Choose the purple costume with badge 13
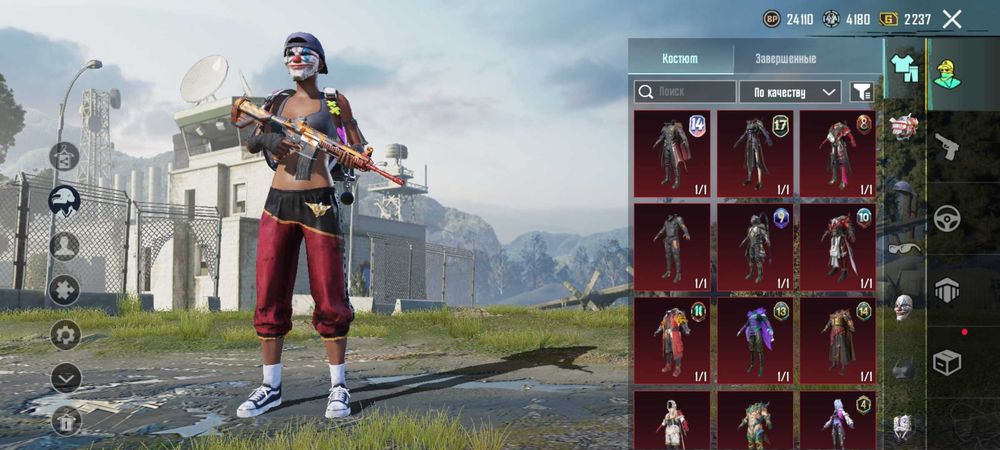This screenshot has height=450, width=1000. click(x=755, y=340)
